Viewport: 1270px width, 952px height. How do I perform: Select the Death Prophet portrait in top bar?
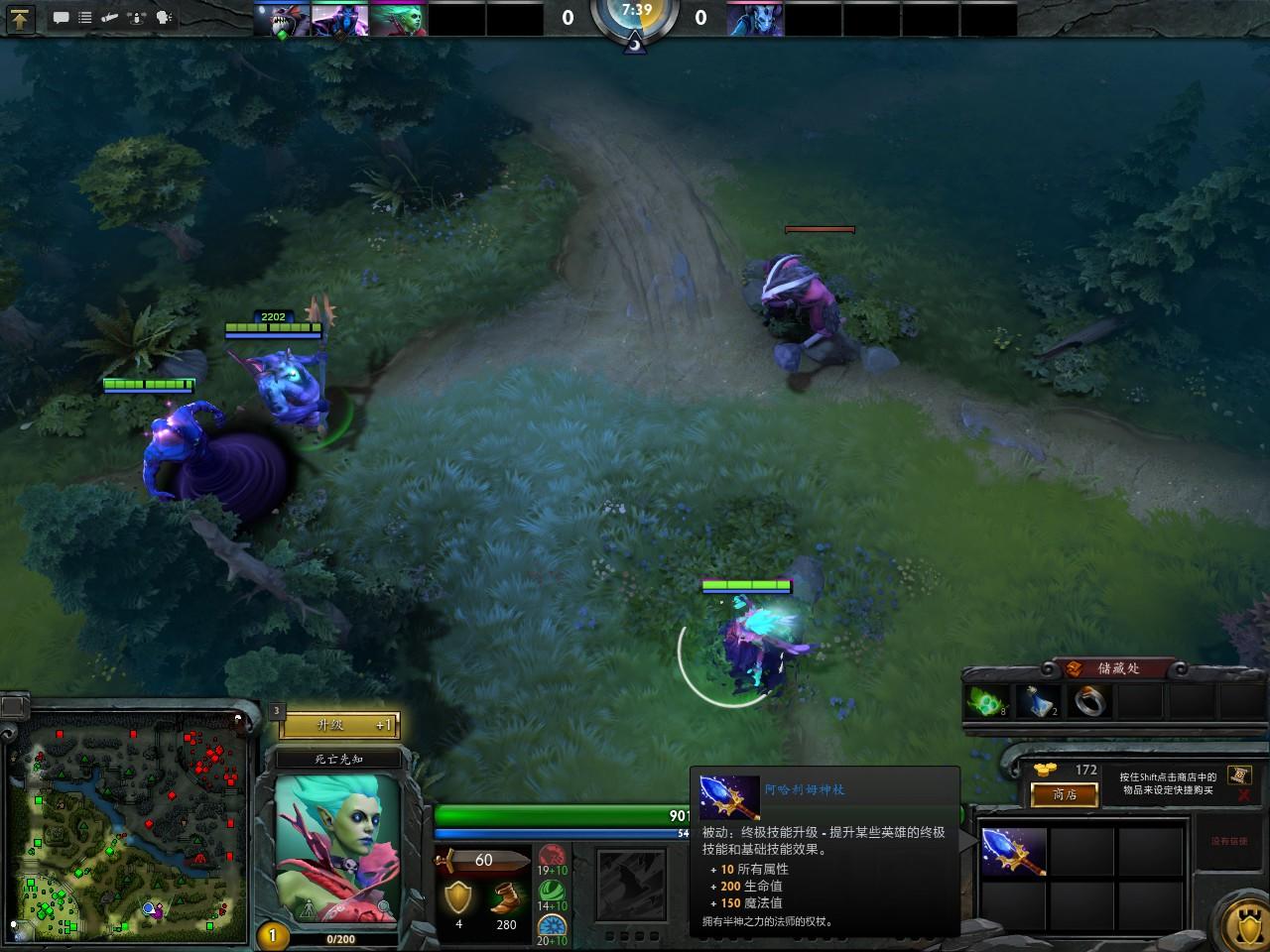[398, 19]
